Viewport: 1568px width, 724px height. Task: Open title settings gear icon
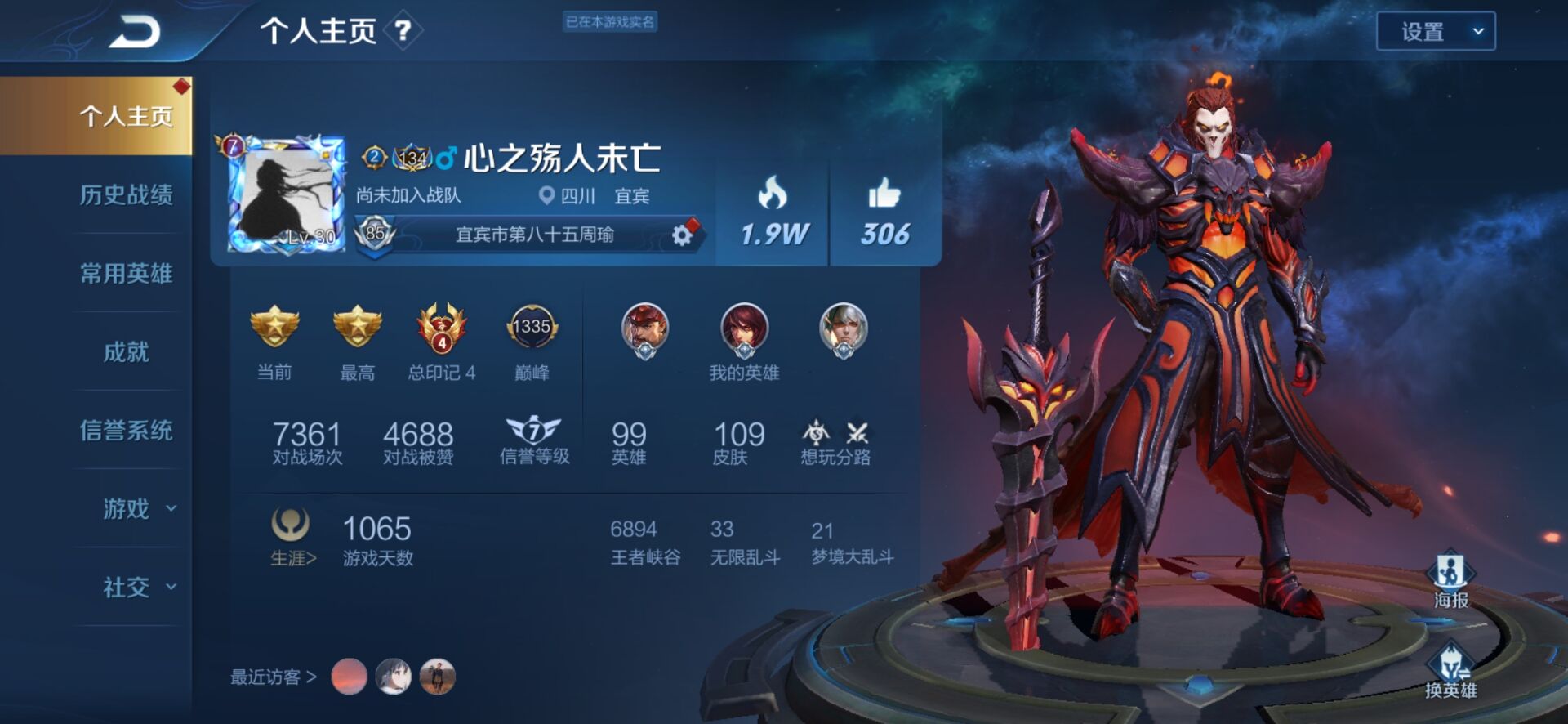[x=682, y=235]
